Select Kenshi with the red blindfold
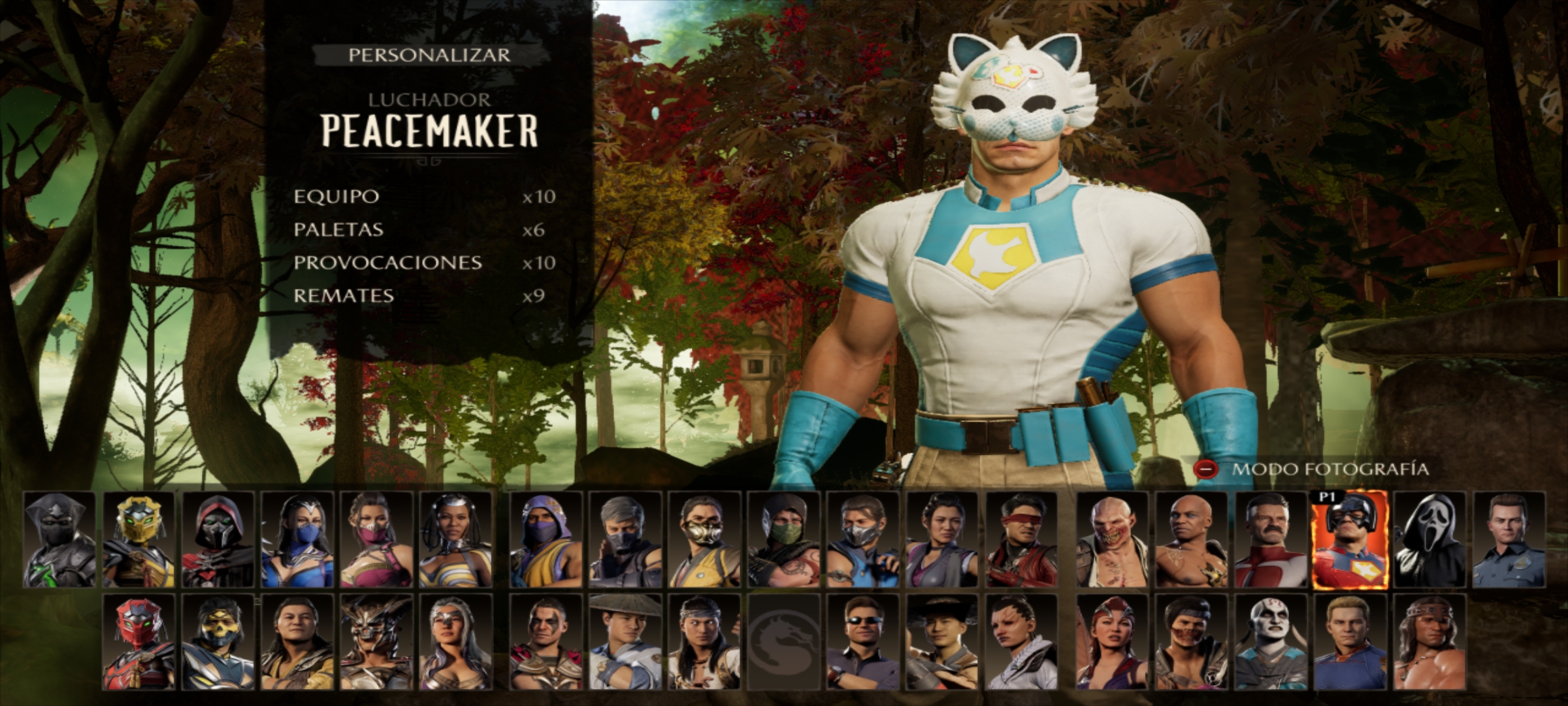Screen dimensions: 1568x706 click(x=1021, y=540)
